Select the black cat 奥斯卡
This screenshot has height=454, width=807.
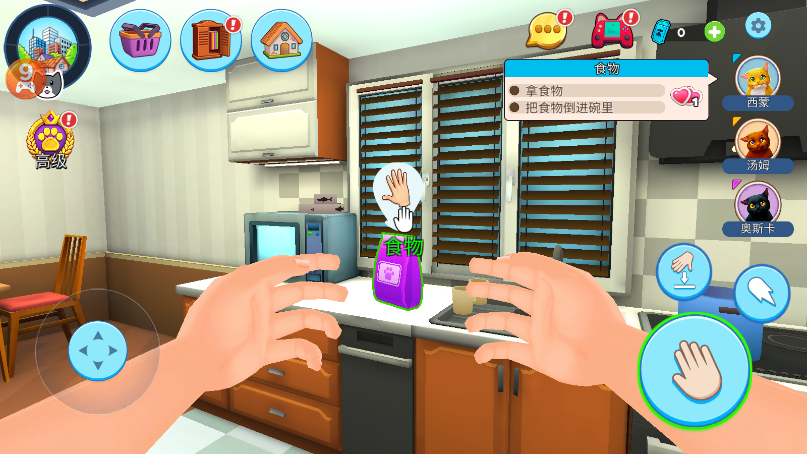click(758, 205)
